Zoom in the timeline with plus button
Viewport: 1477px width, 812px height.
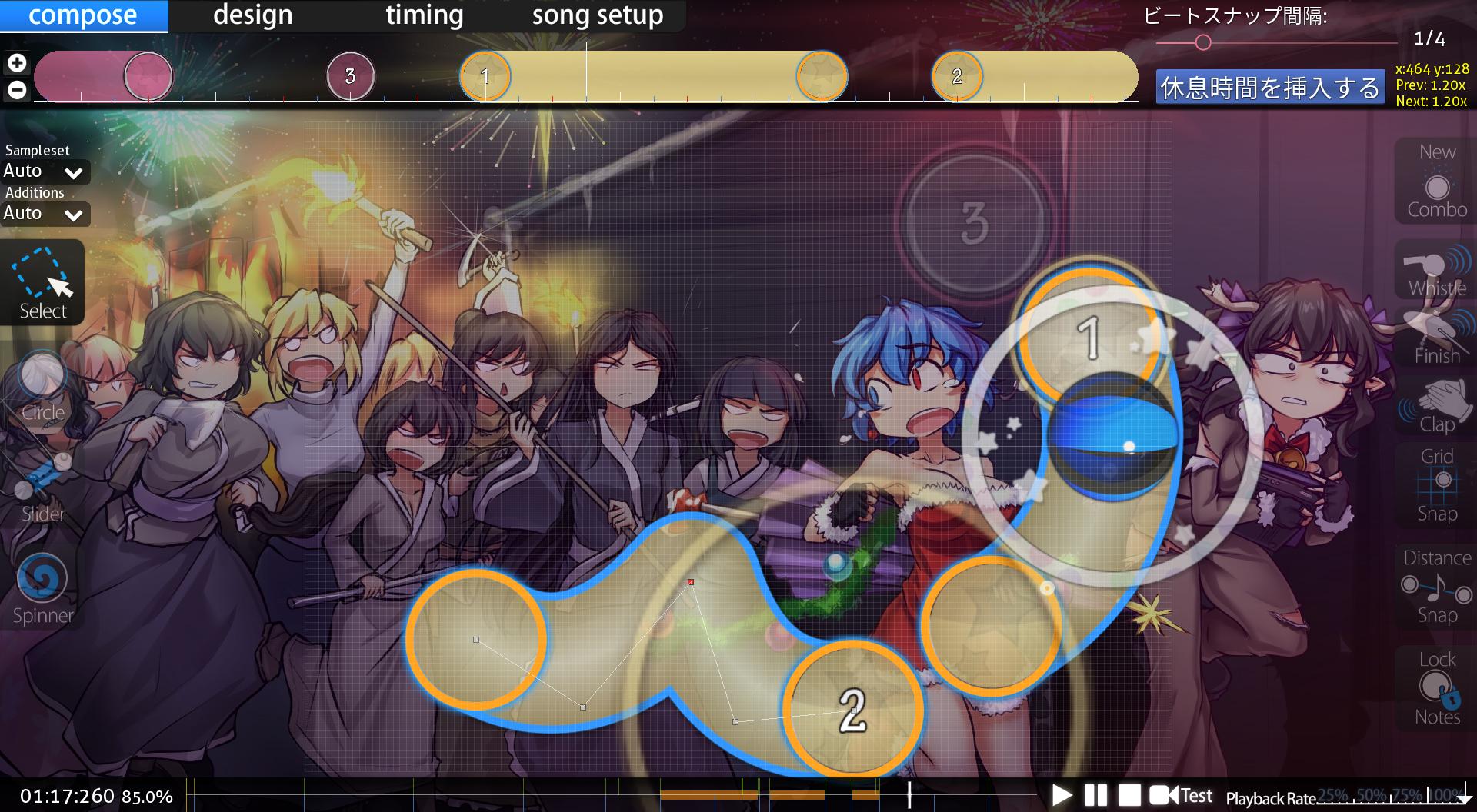tap(17, 63)
